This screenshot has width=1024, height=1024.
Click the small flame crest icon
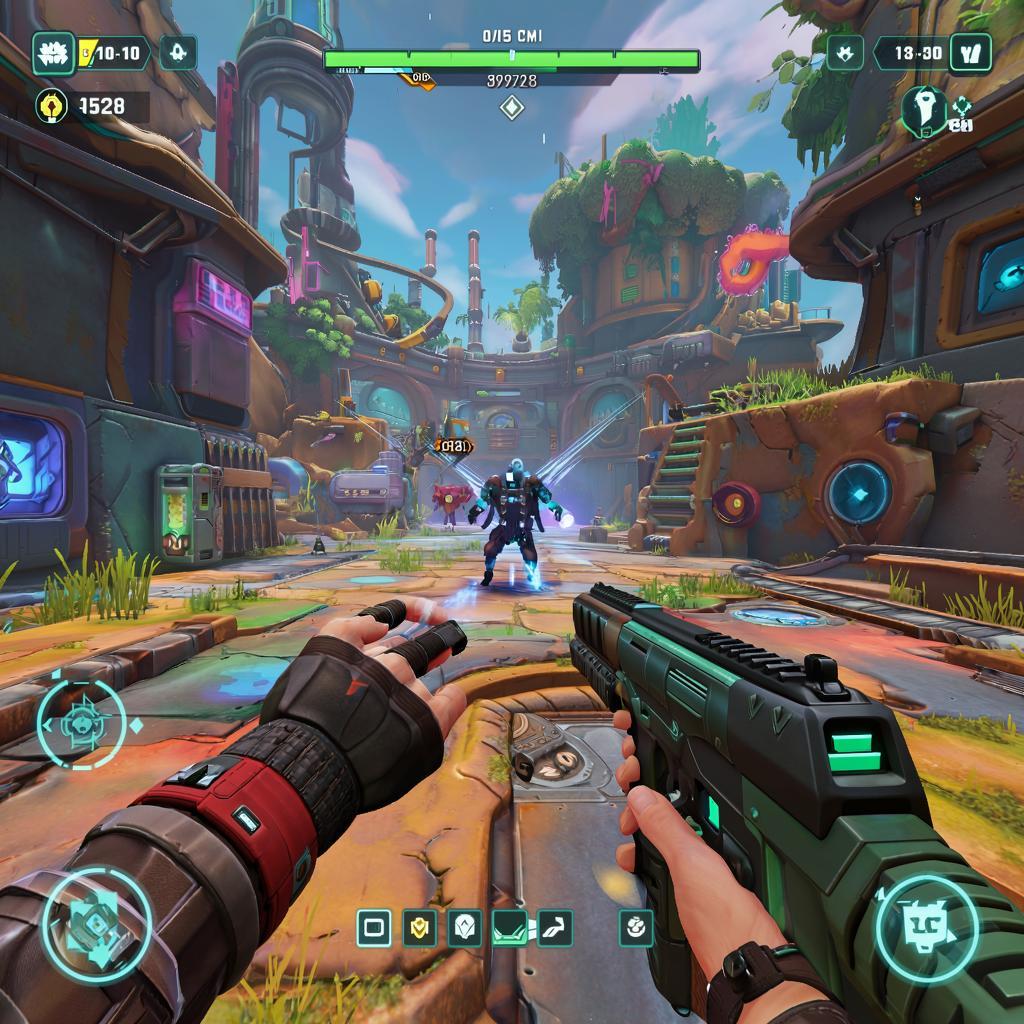pyautogui.click(x=845, y=52)
